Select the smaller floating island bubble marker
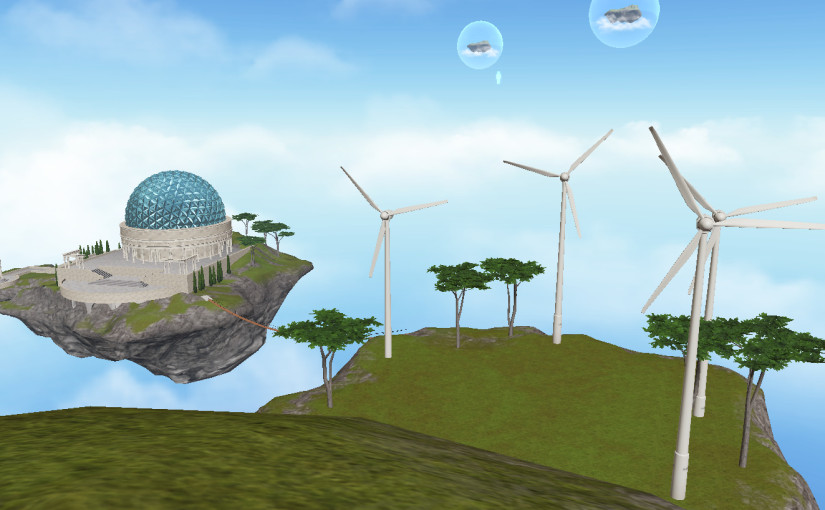The height and width of the screenshot is (510, 825). pos(480,45)
